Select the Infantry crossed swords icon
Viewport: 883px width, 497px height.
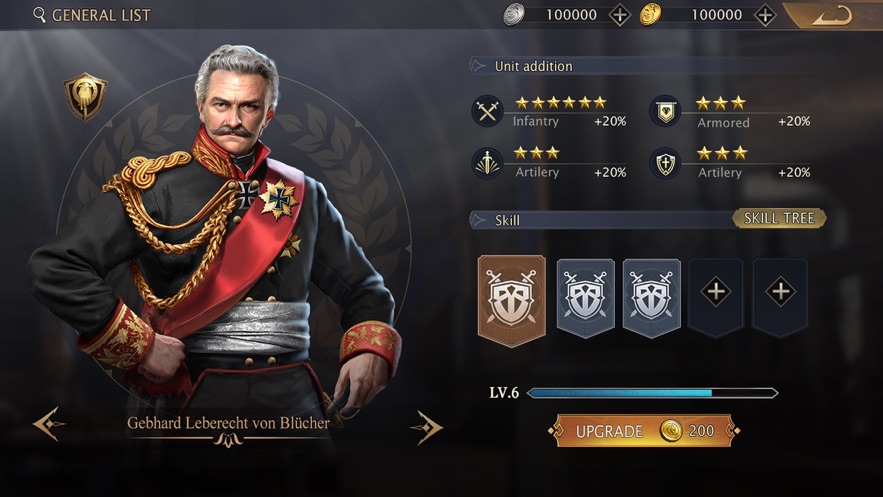[x=487, y=111]
